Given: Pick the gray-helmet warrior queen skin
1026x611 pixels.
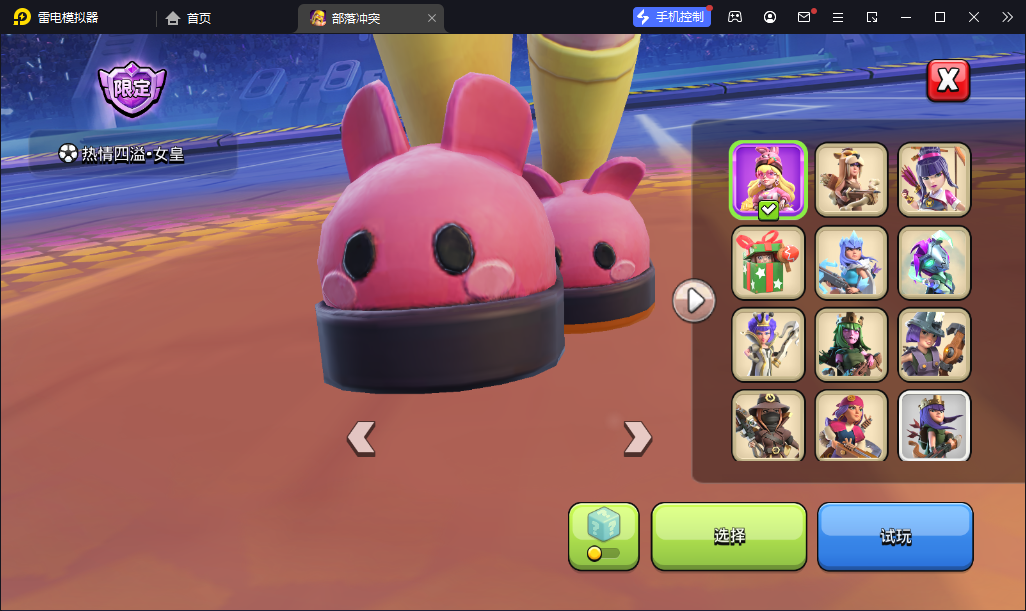Looking at the screenshot, I should pyautogui.click(x=934, y=344).
